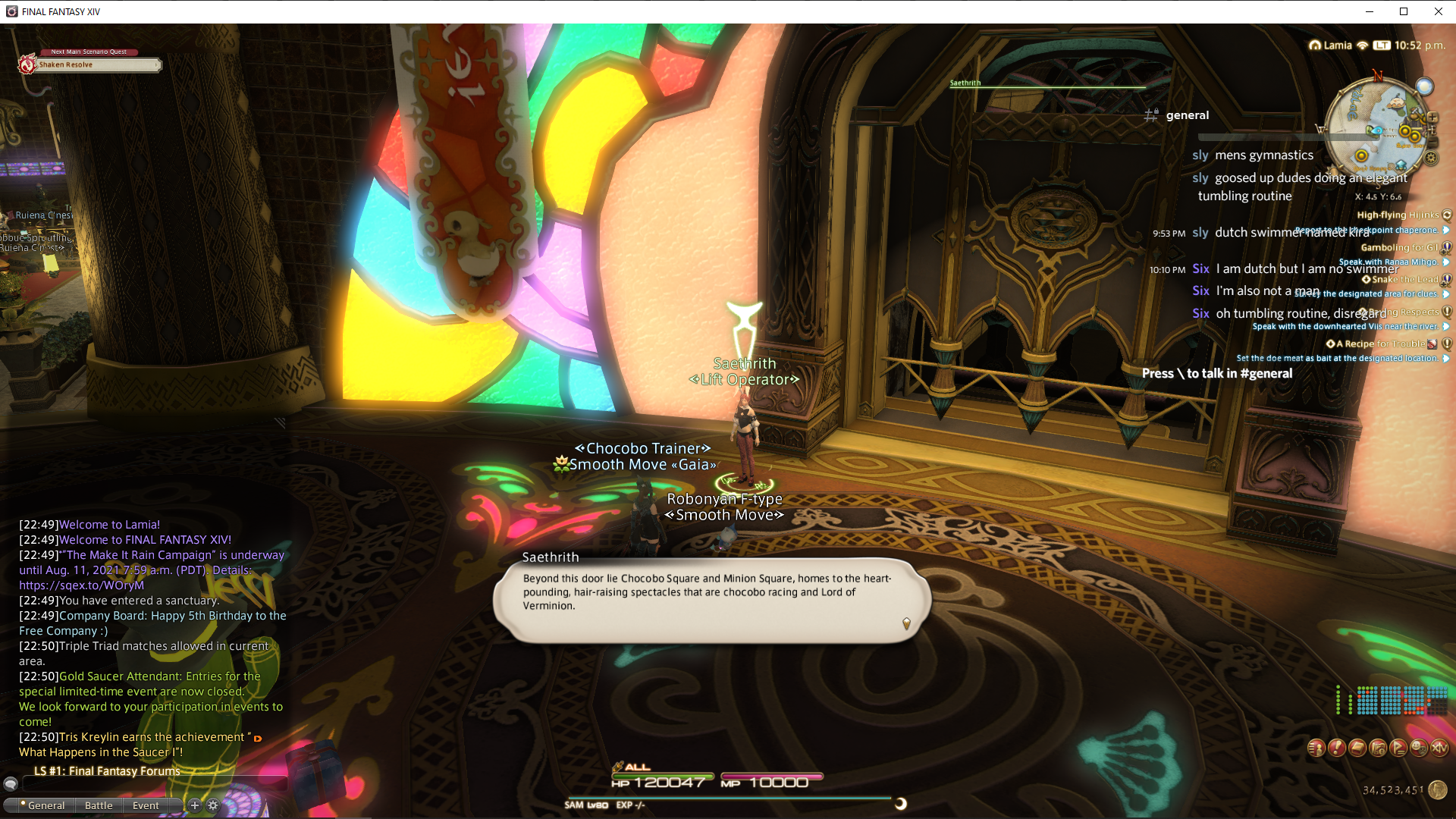Viewport: 1456px width, 819px height.
Task: Zoom in the minimap with plus button
Action: tap(1432, 118)
